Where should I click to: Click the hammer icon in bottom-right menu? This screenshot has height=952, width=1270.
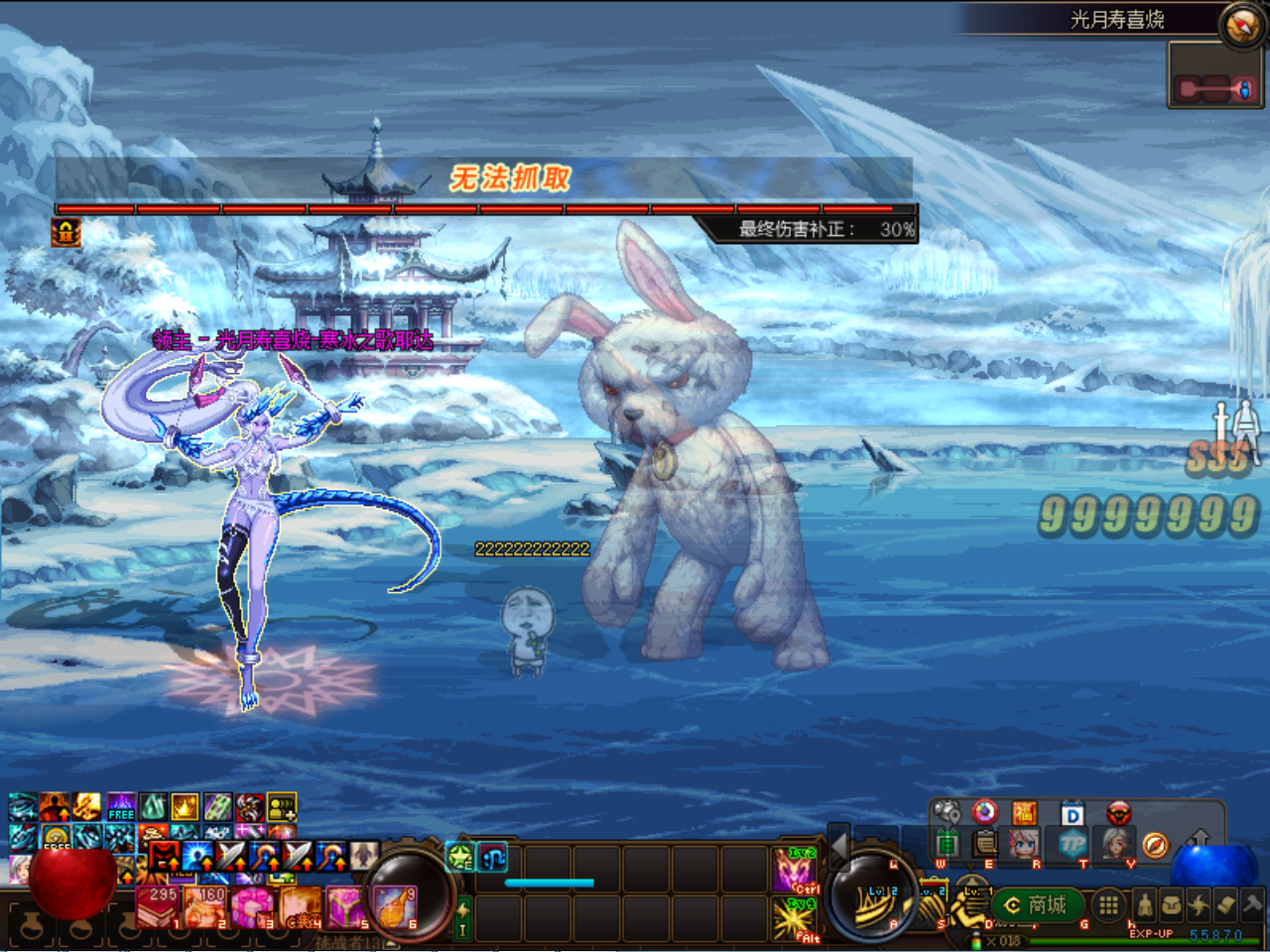click(x=1252, y=903)
